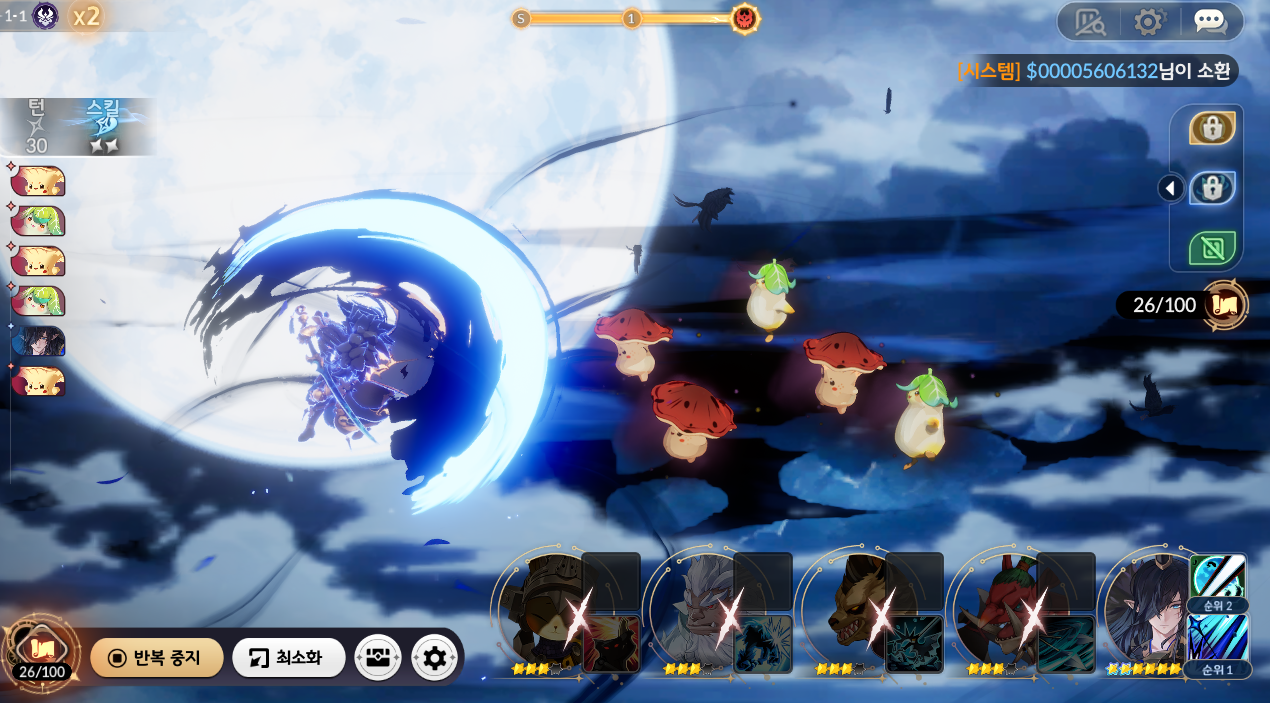The height and width of the screenshot is (703, 1270).
Task: Toggle the x2 battle speed
Action: (87, 16)
